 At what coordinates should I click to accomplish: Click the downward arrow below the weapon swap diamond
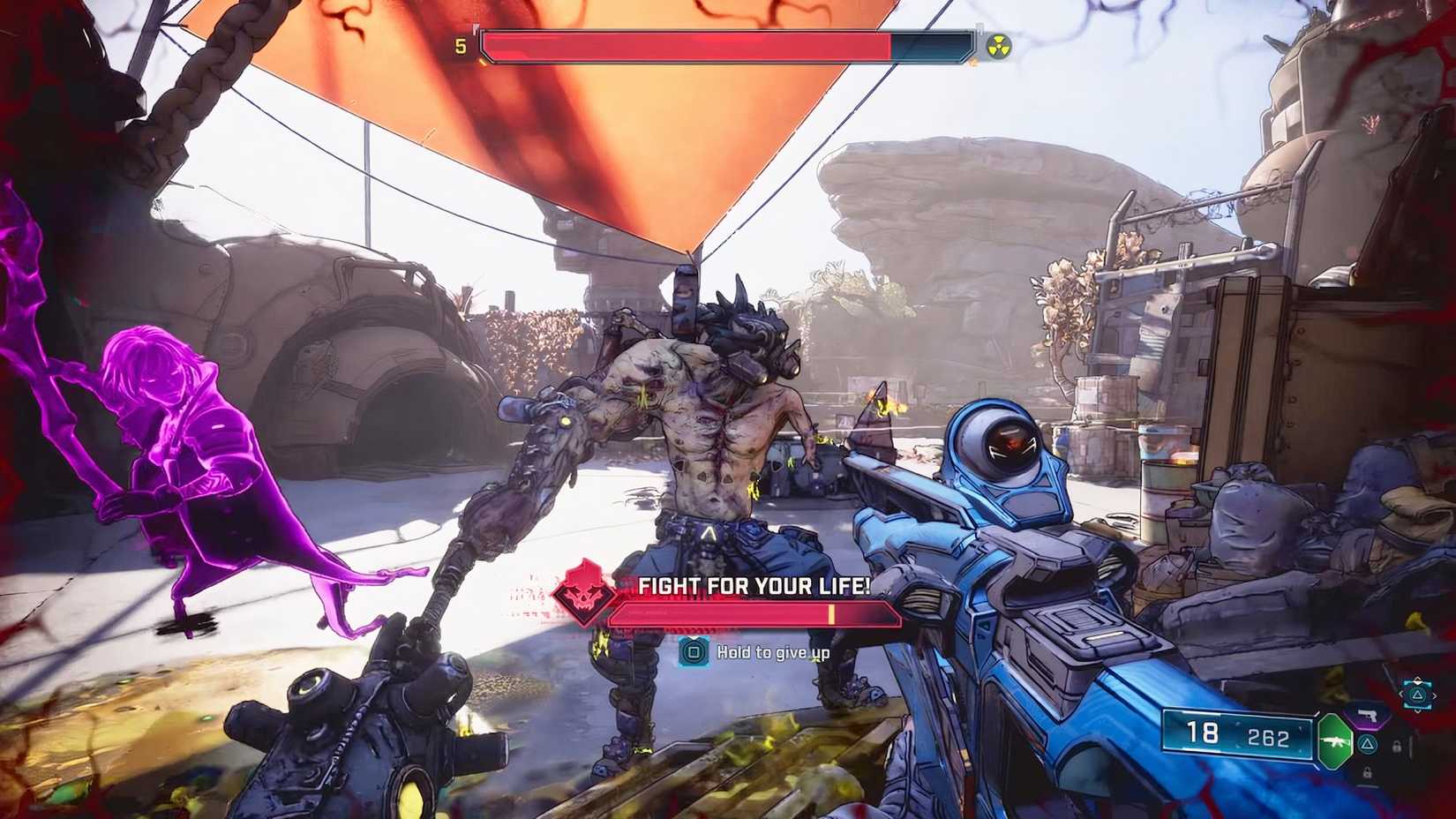point(1417,710)
